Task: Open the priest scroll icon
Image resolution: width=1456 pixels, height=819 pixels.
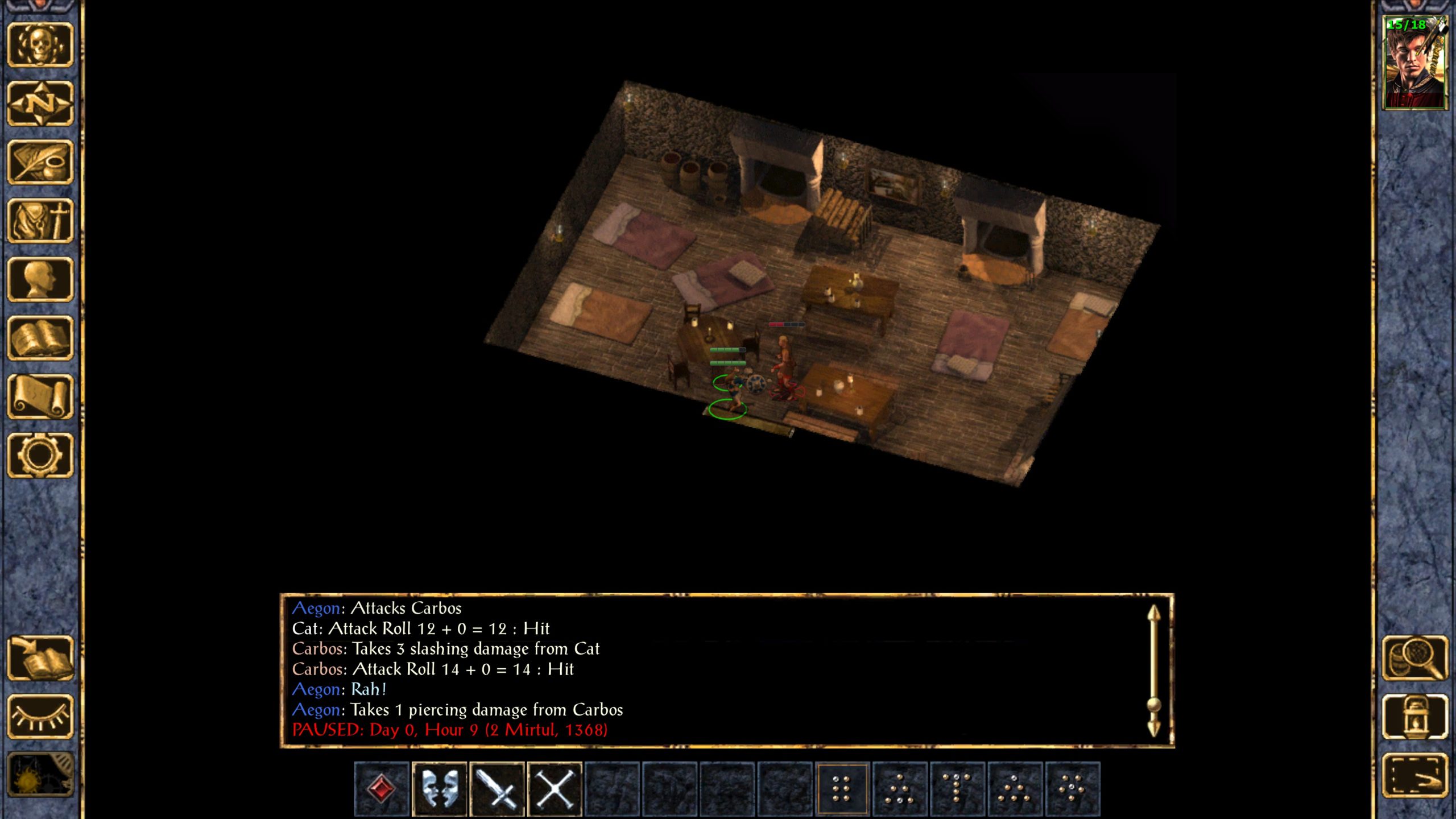Action: [40, 396]
